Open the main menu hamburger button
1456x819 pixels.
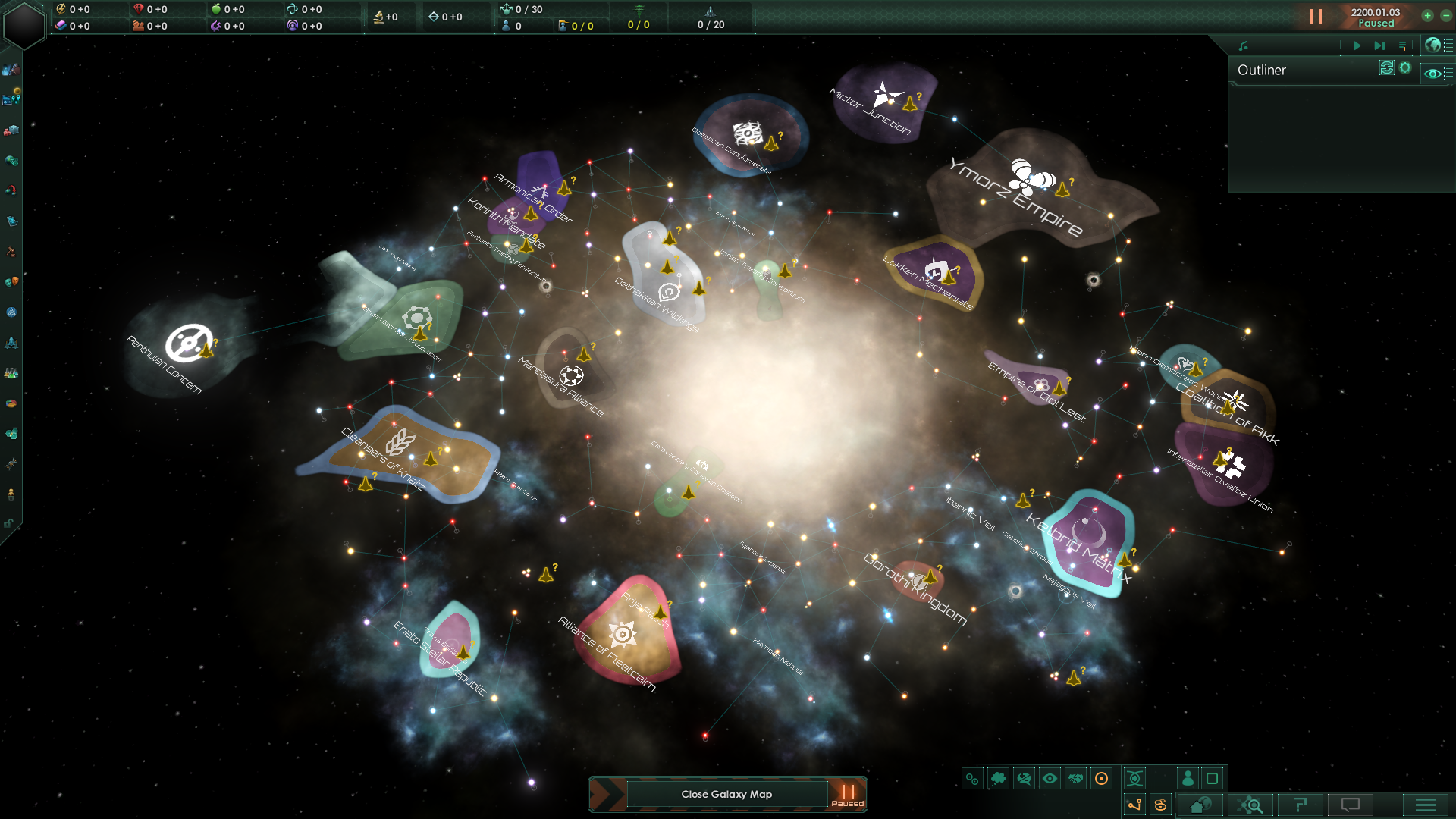coord(1425,805)
